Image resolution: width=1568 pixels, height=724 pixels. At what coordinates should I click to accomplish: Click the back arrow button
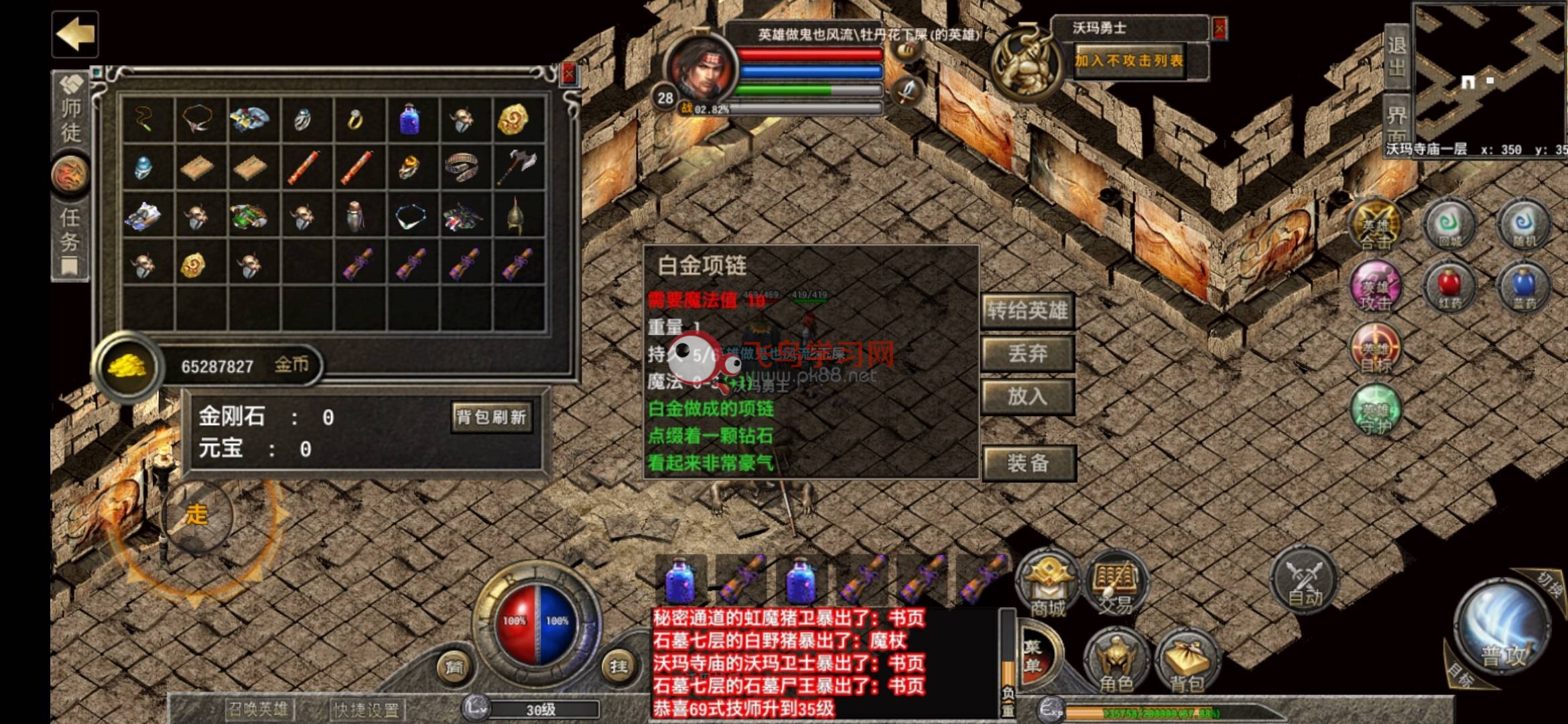click(75, 34)
